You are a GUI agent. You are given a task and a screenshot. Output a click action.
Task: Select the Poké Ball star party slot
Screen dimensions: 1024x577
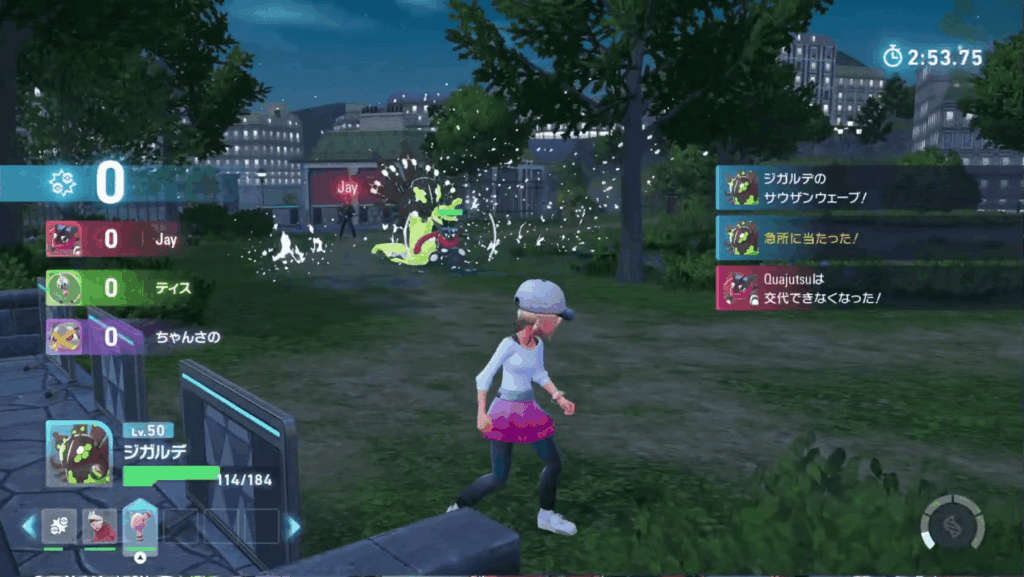click(x=59, y=526)
